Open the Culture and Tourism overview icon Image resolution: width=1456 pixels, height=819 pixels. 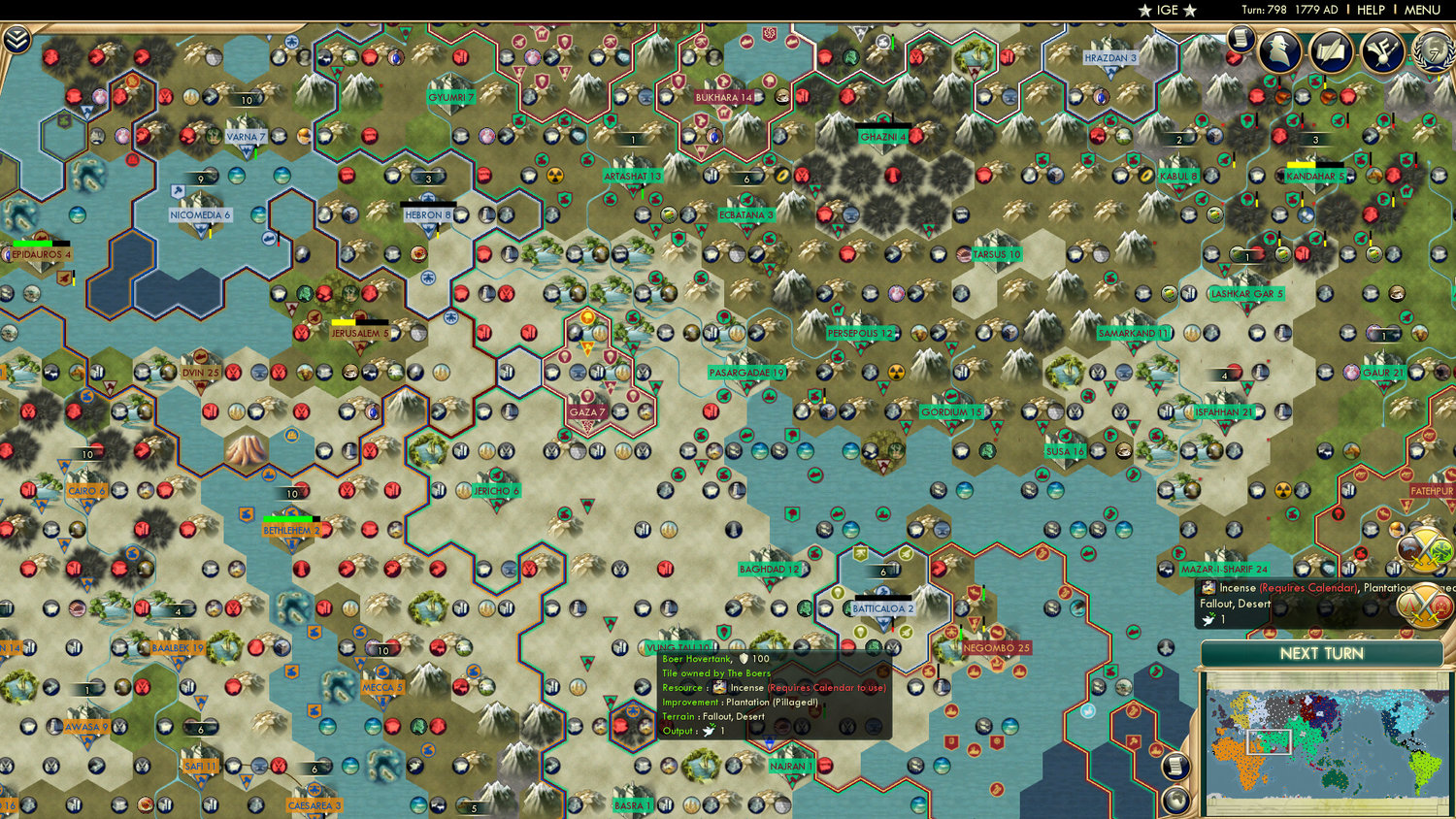click(1382, 49)
